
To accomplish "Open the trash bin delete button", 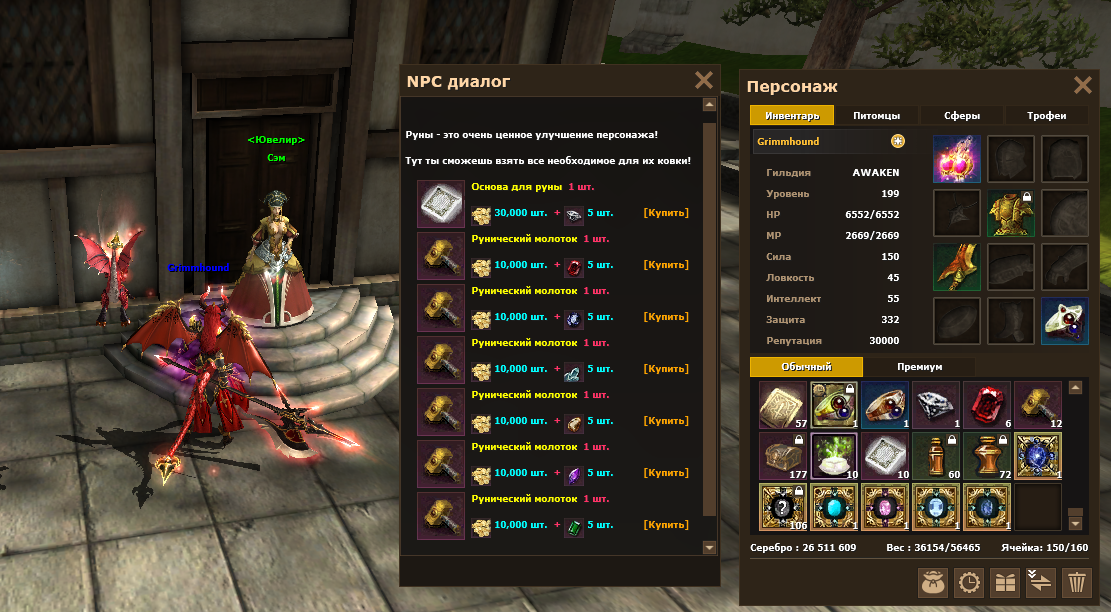I will [x=1076, y=582].
